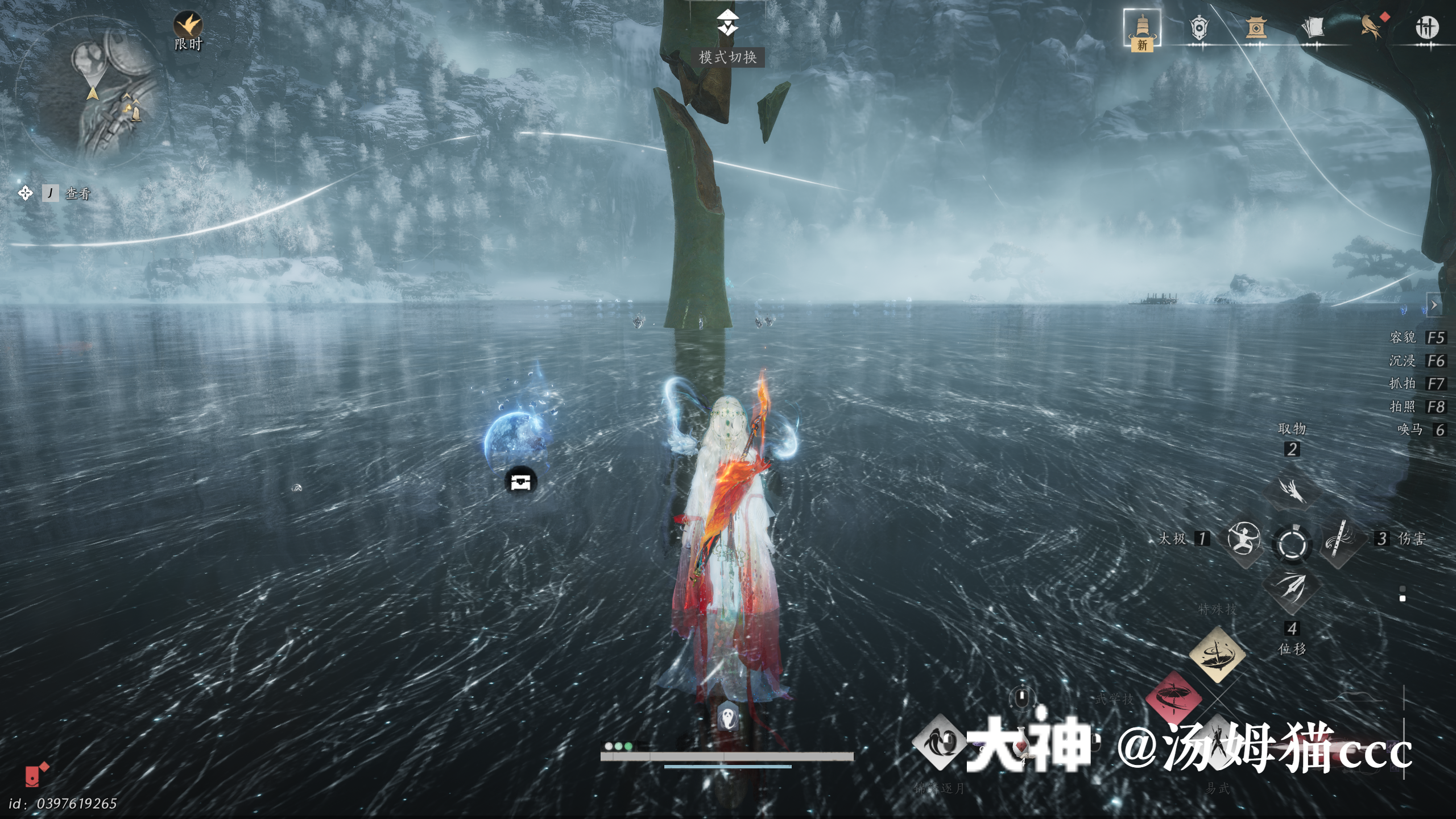Click the center ring of the skill wheel

click(1292, 543)
